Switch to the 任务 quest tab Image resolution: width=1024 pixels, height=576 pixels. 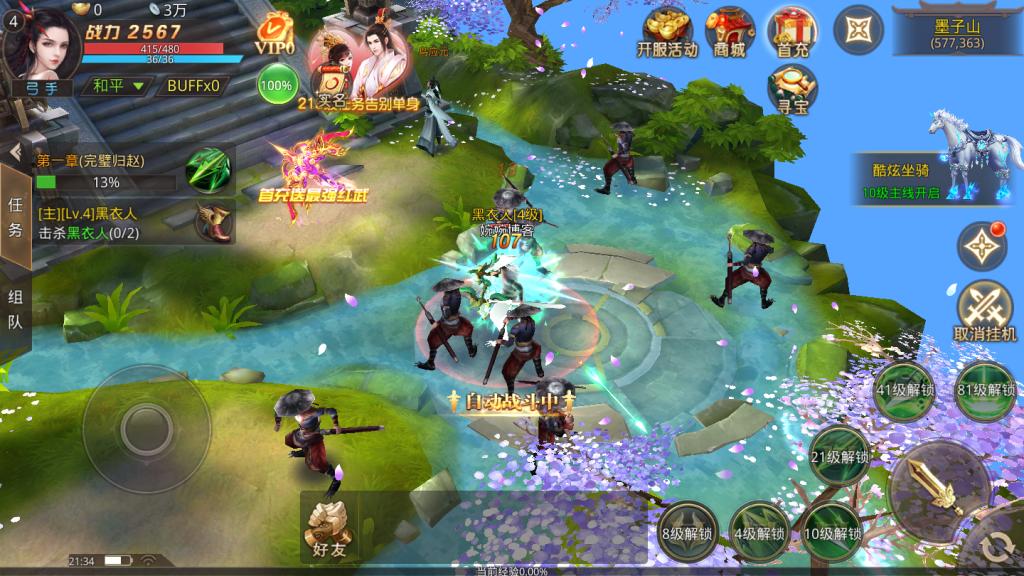point(15,217)
